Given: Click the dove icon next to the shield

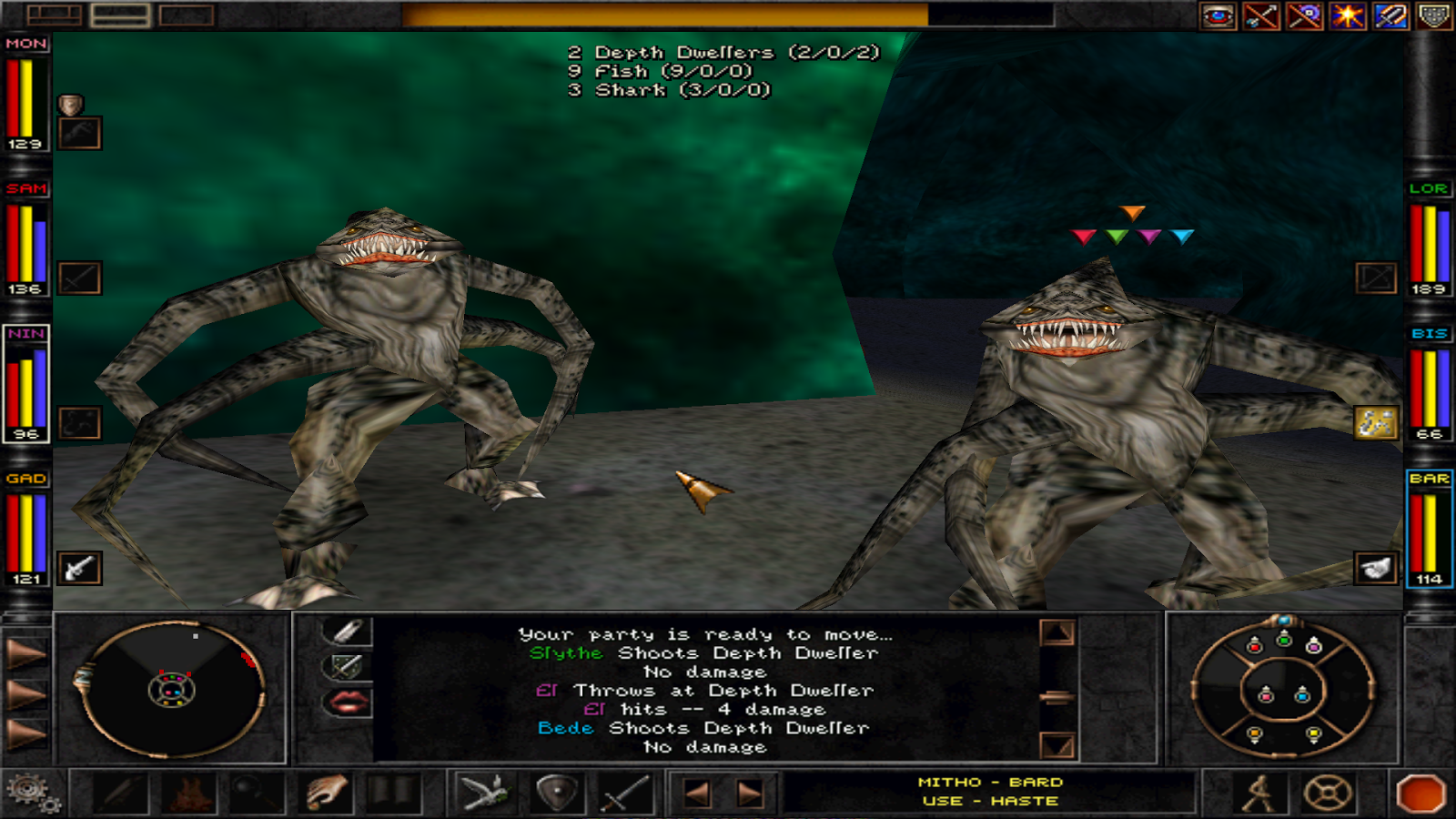Looking at the screenshot, I should click(x=489, y=794).
